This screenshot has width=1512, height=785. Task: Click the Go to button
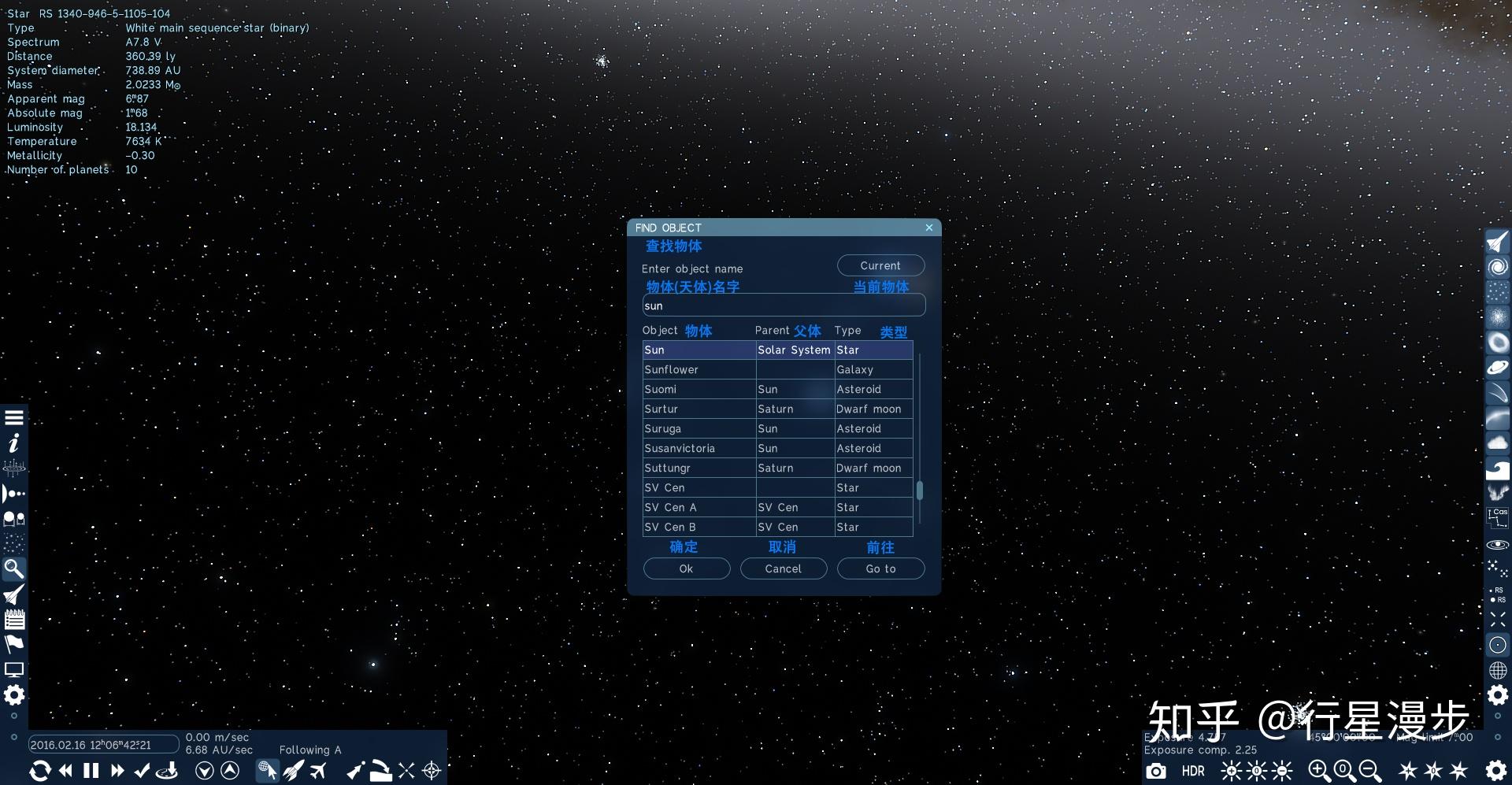coord(880,568)
